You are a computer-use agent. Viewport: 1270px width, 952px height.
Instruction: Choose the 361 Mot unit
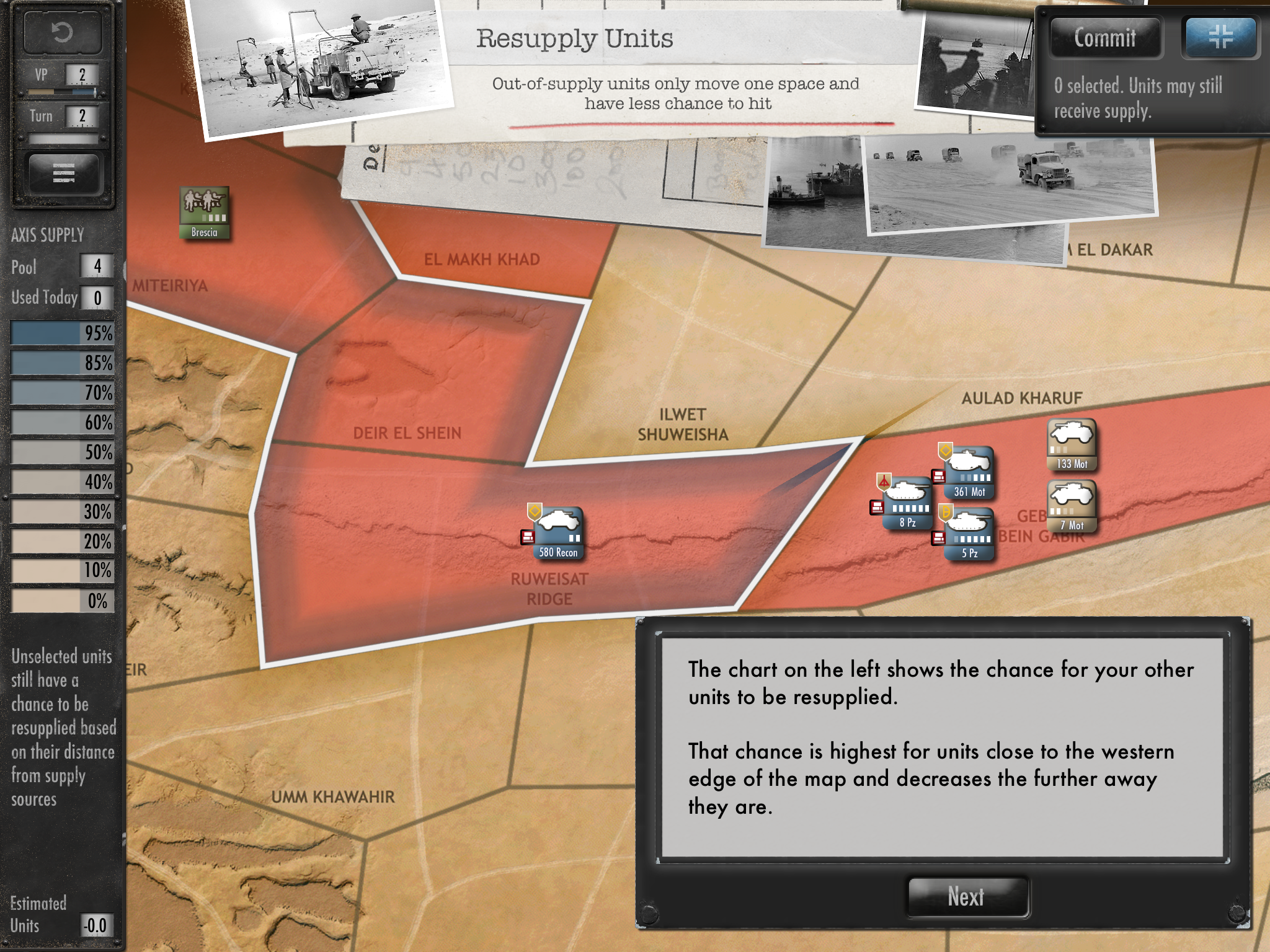(969, 472)
